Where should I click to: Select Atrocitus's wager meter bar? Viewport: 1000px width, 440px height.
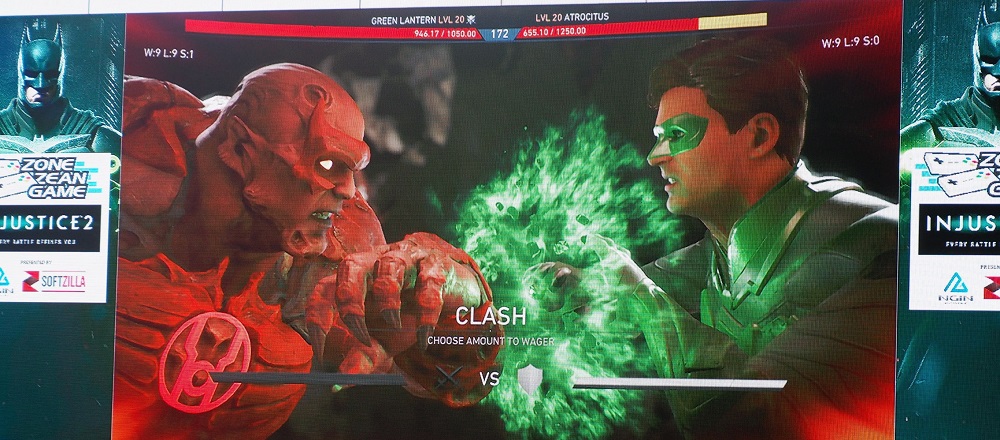(x=310, y=378)
